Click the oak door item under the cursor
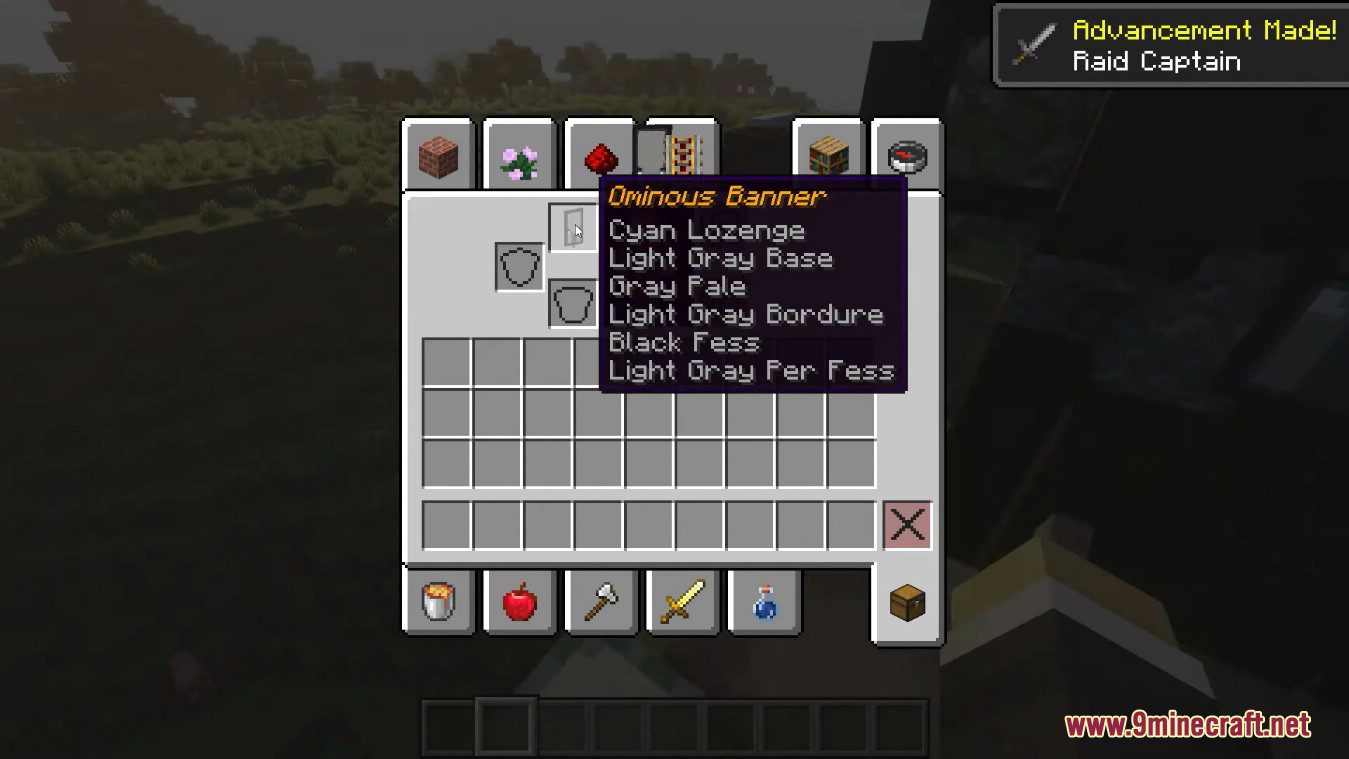Viewport: 1349px width, 759px height. coord(574,226)
